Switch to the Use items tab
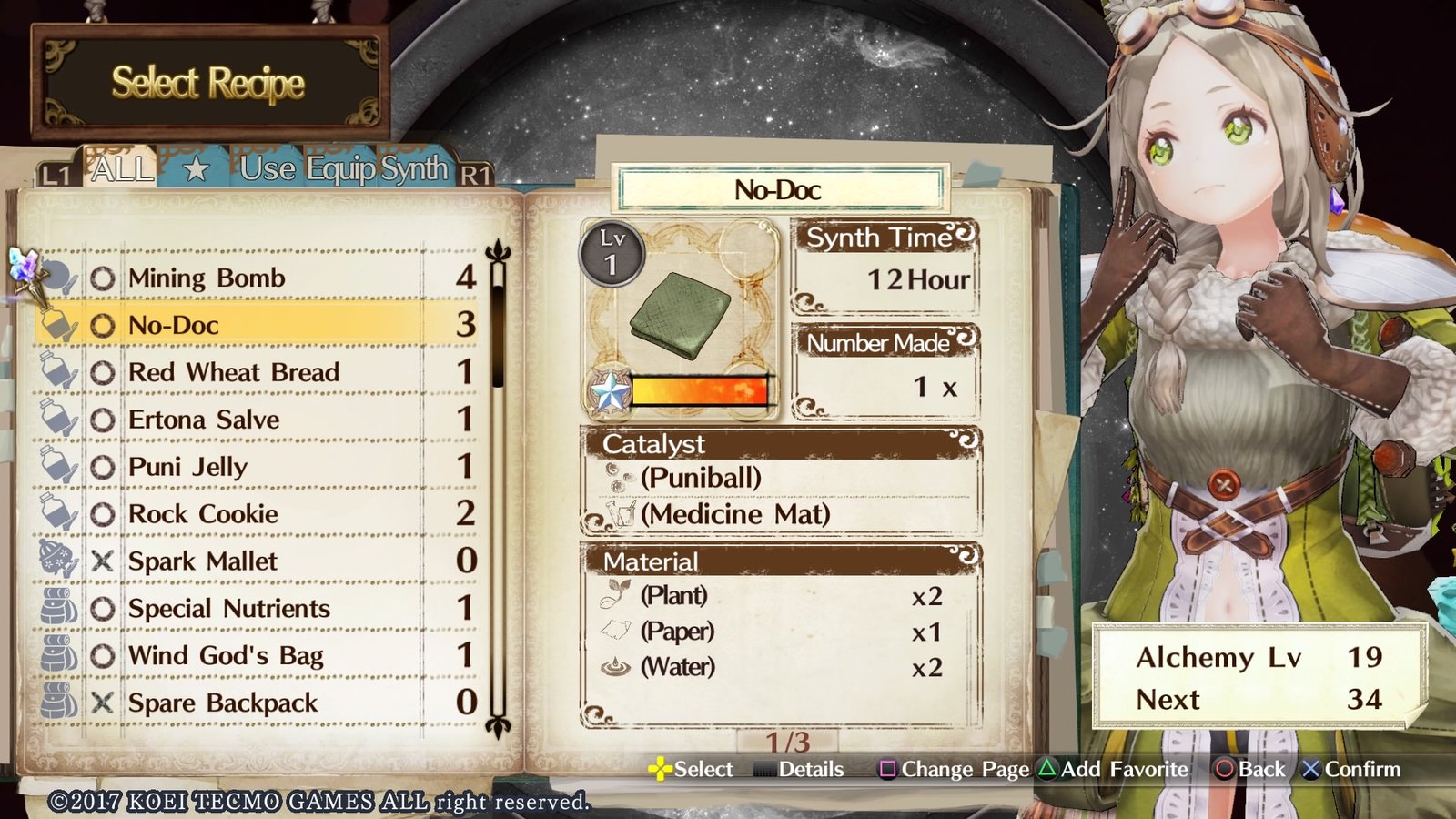 coord(268,169)
